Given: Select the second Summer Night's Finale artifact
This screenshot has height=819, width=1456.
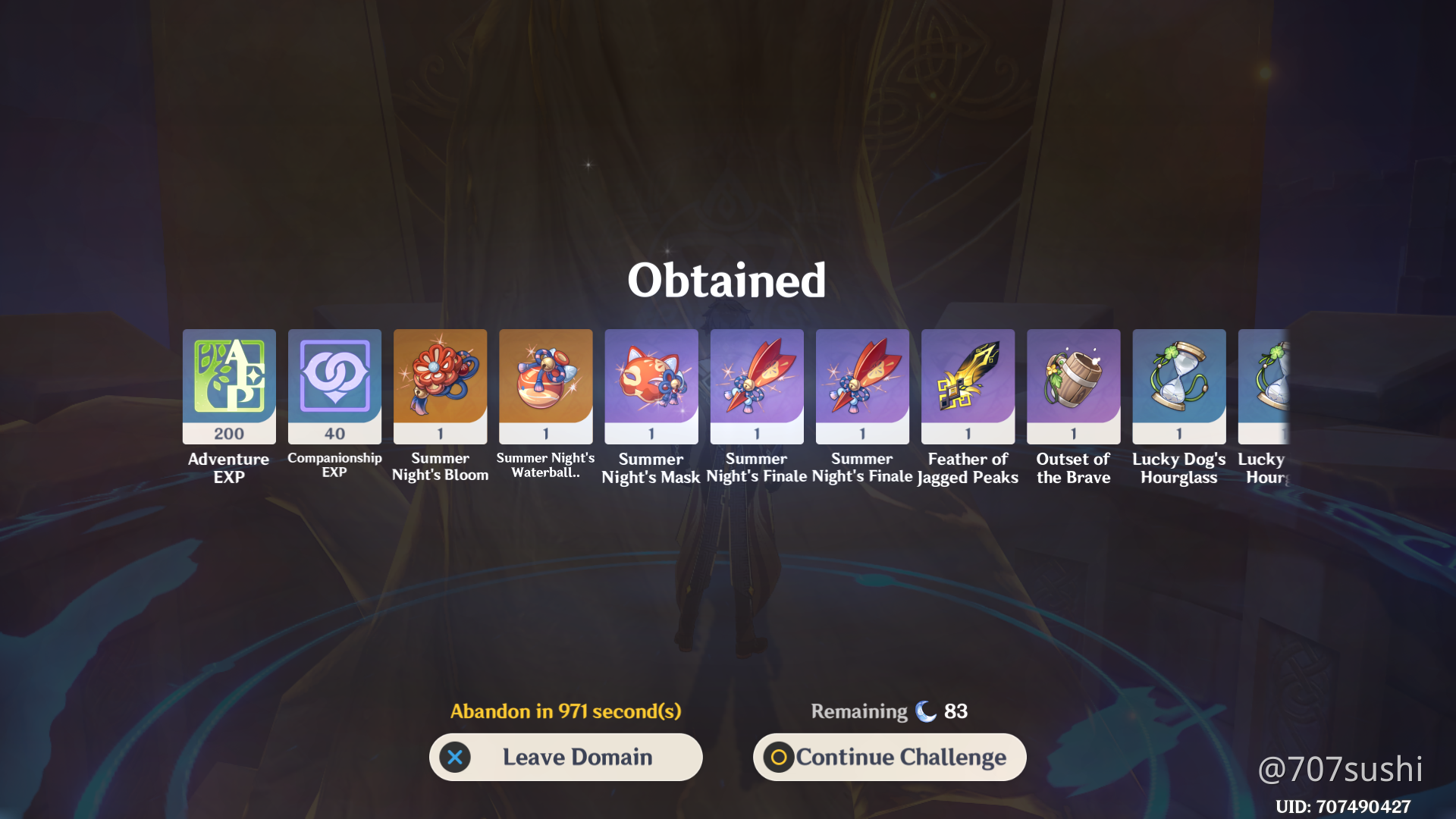Looking at the screenshot, I should click(861, 386).
